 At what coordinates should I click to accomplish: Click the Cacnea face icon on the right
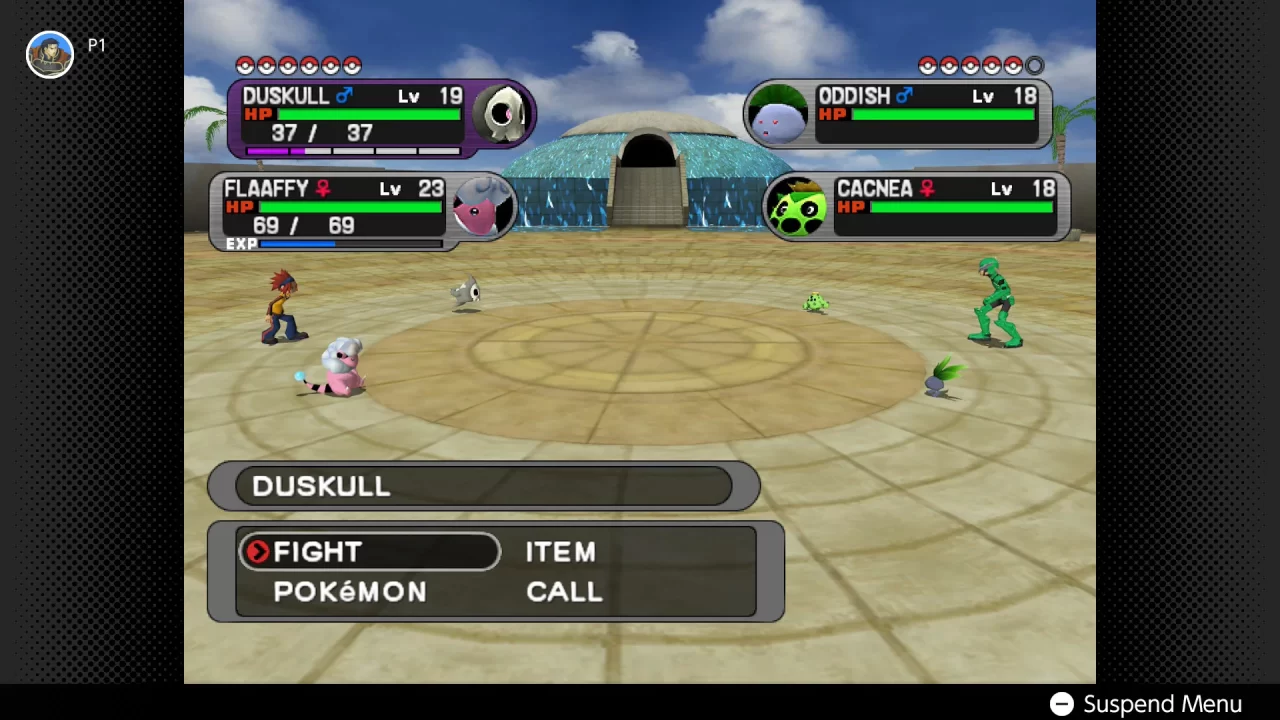tap(798, 205)
